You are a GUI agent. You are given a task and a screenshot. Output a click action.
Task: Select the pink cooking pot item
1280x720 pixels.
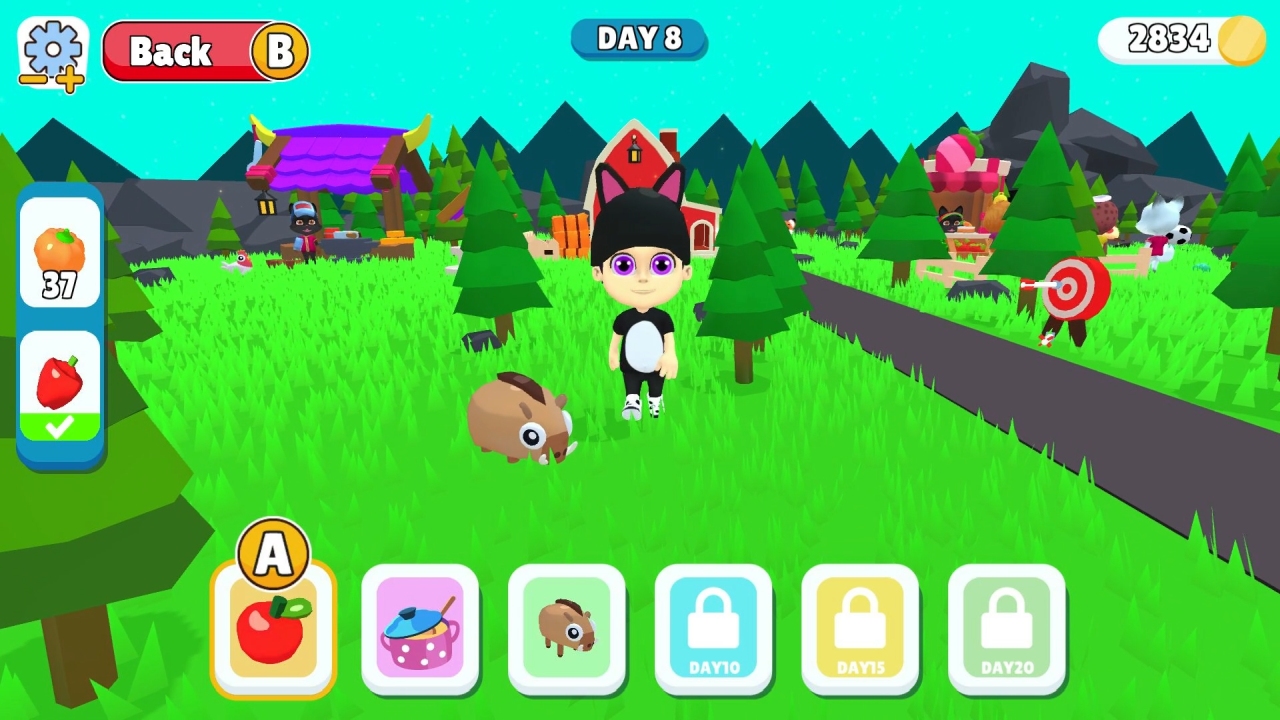pos(420,628)
